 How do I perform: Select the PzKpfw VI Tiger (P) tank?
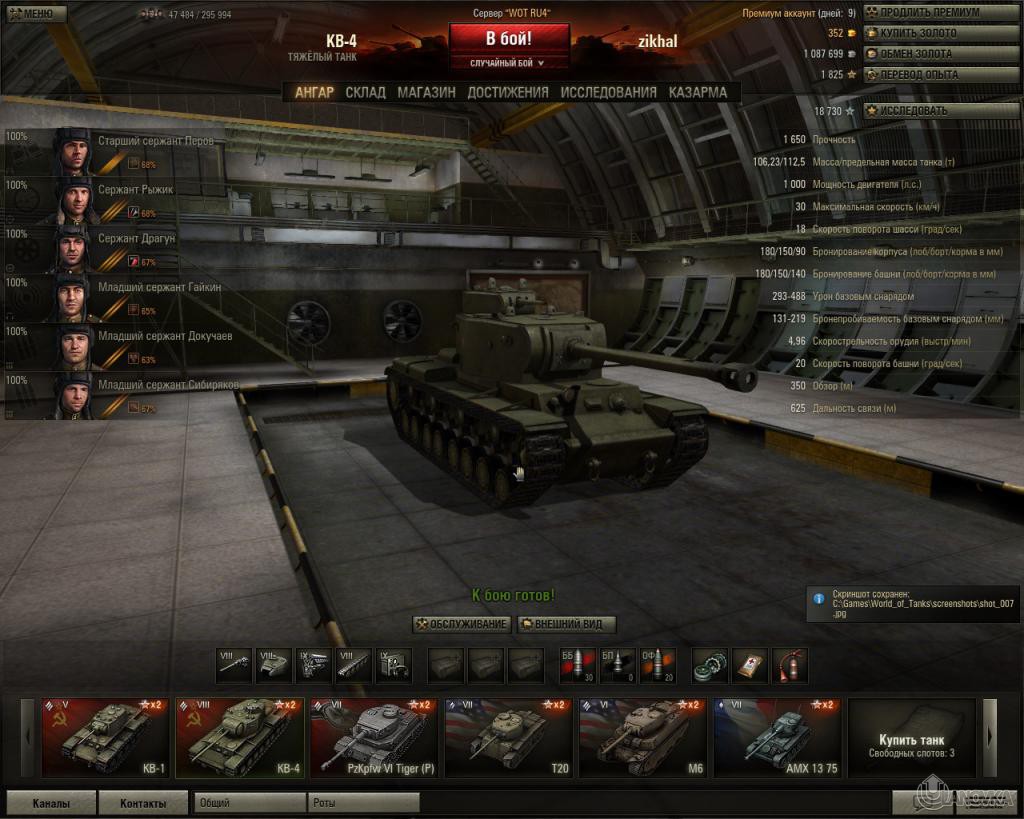coord(373,737)
